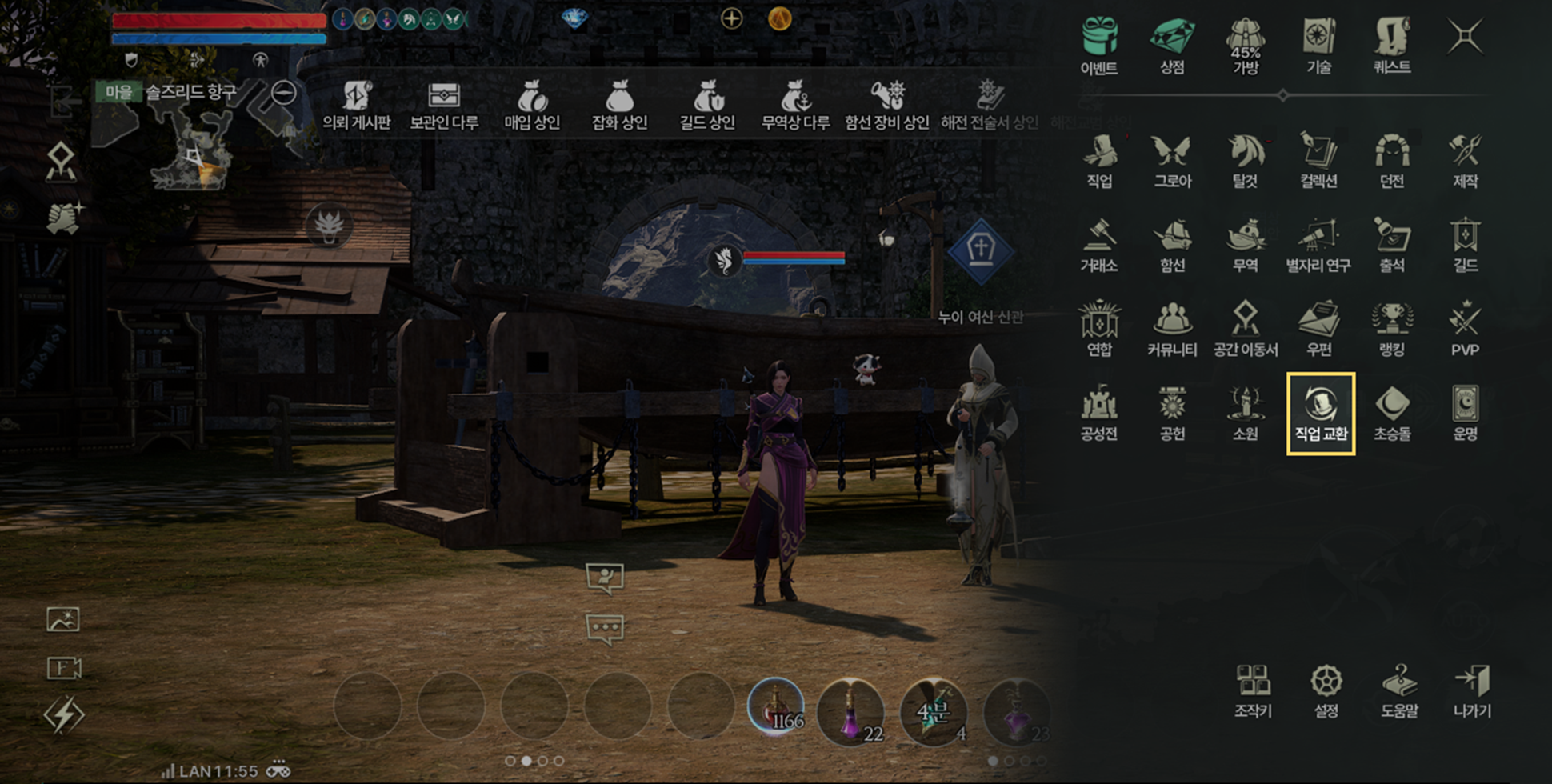Select the 의뢰 게시판 request board shortcut
The height and width of the screenshot is (784, 1552).
click(356, 105)
